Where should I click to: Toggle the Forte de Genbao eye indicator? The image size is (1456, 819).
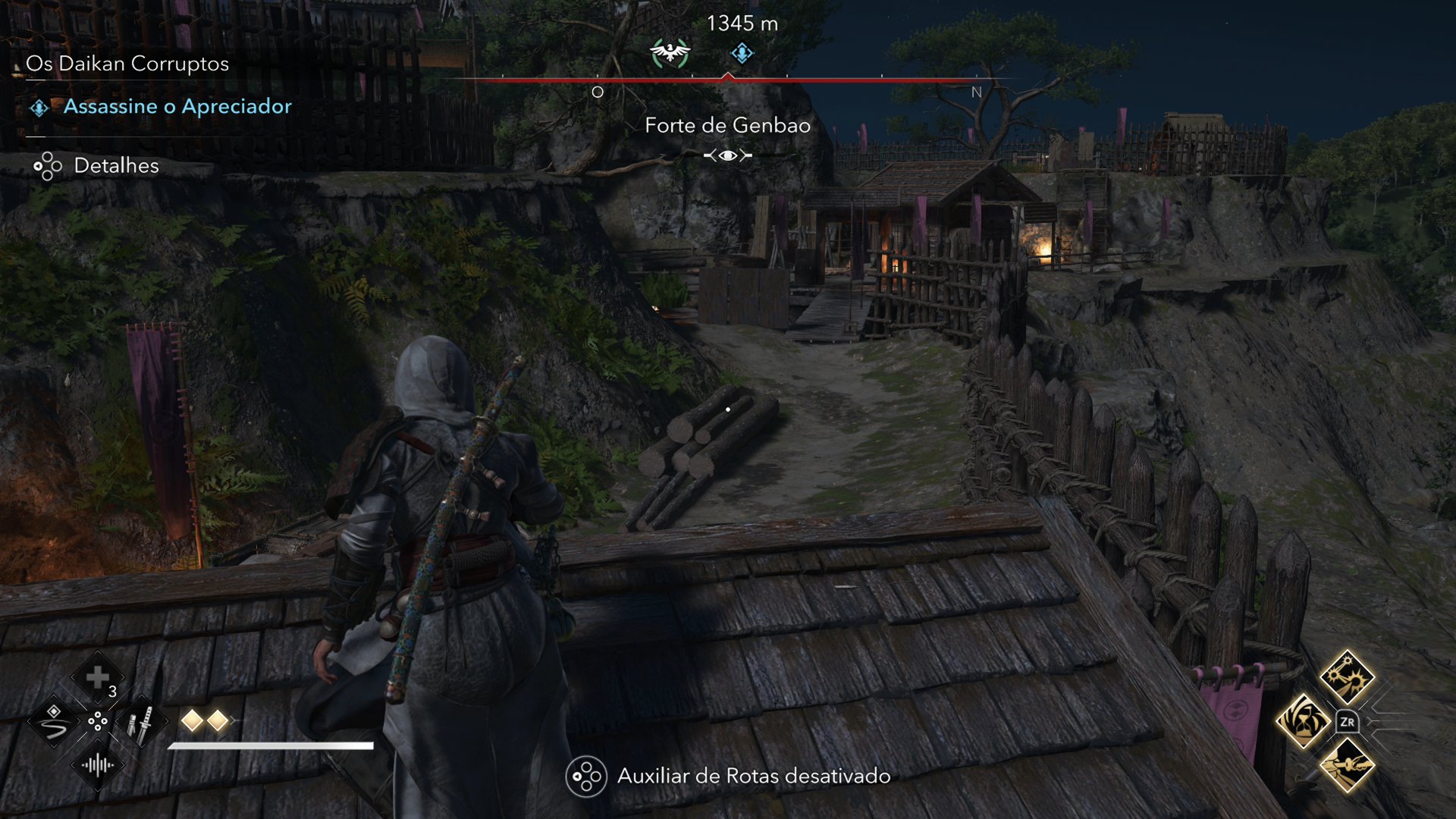point(726,154)
